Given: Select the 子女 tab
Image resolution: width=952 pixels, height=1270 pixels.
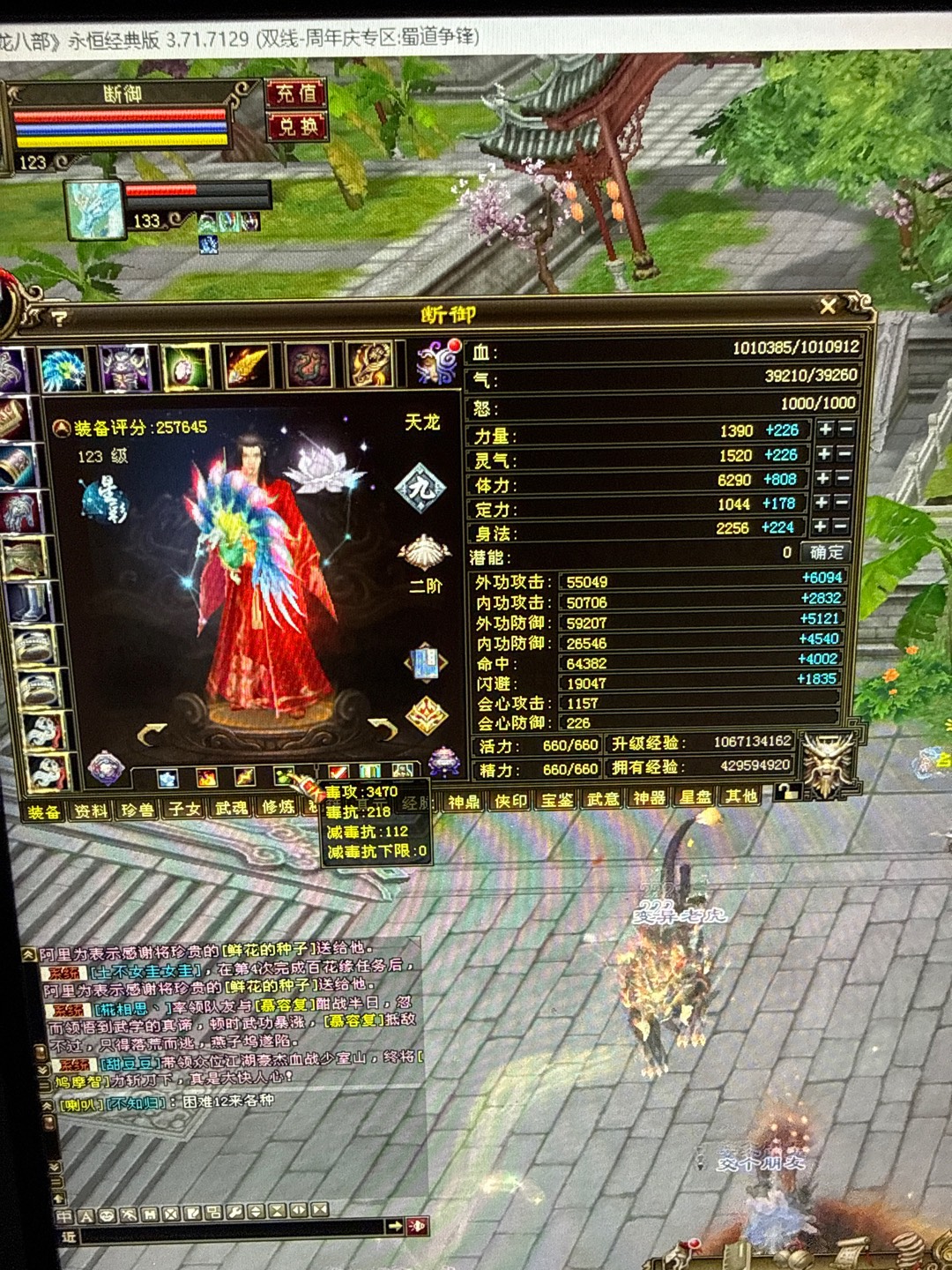Looking at the screenshot, I should point(184,808).
